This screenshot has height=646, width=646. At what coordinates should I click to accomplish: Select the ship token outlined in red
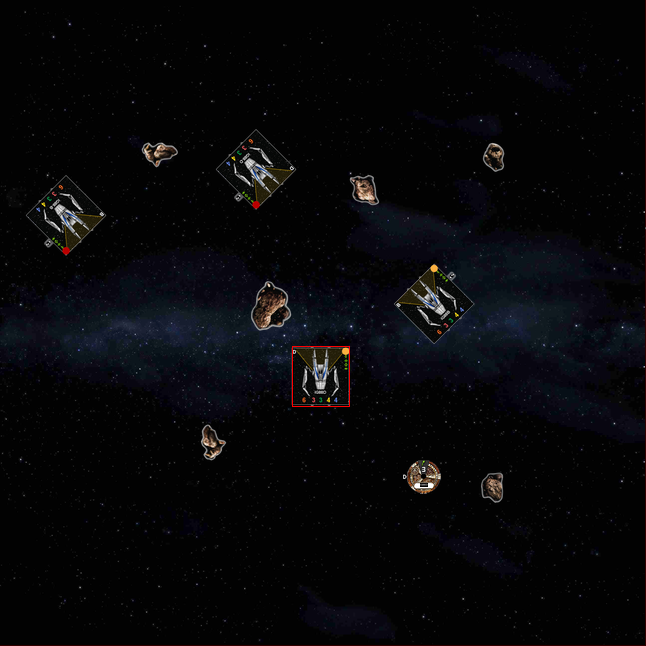[x=320, y=377]
